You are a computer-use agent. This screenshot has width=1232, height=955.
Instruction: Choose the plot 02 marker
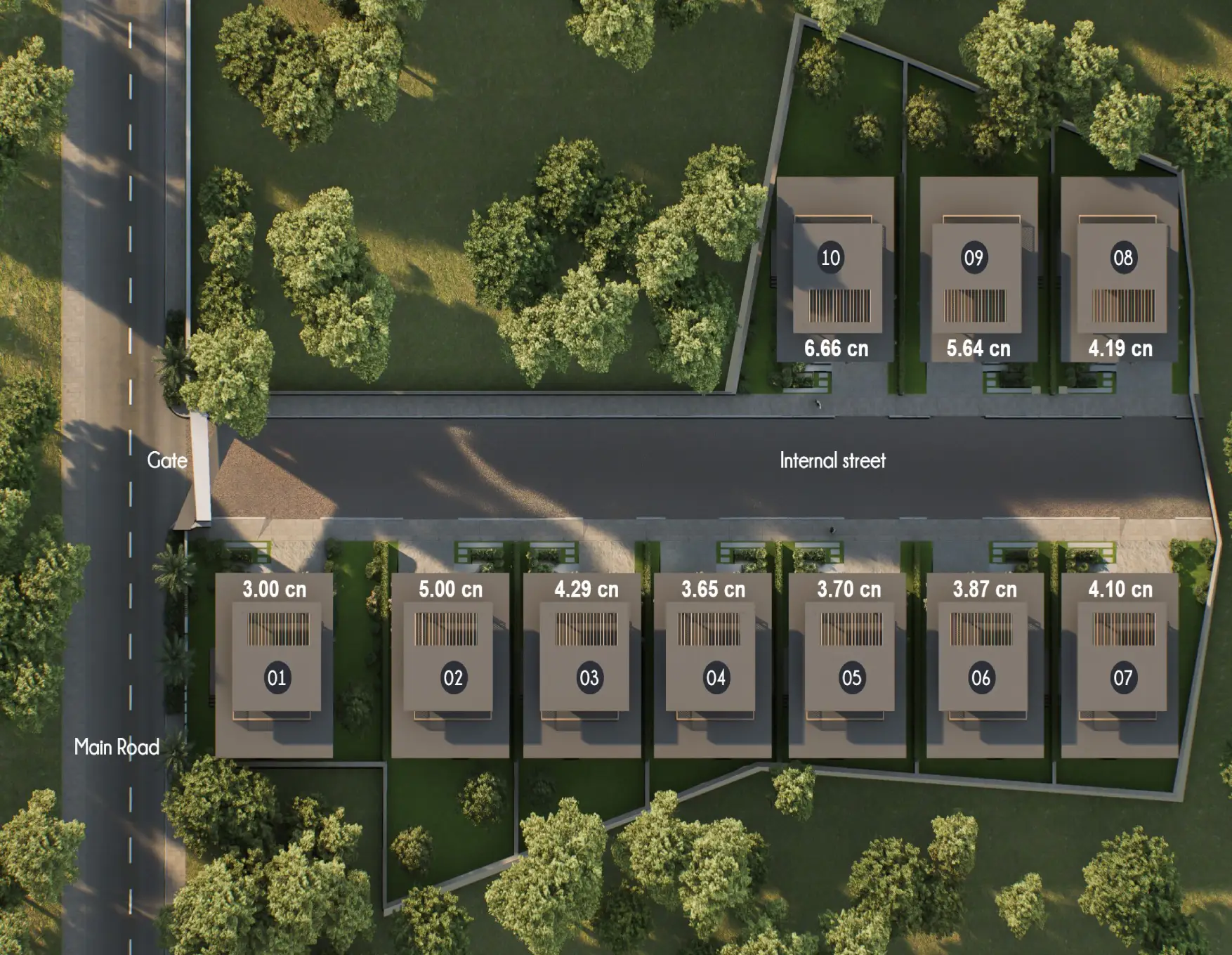(453, 678)
